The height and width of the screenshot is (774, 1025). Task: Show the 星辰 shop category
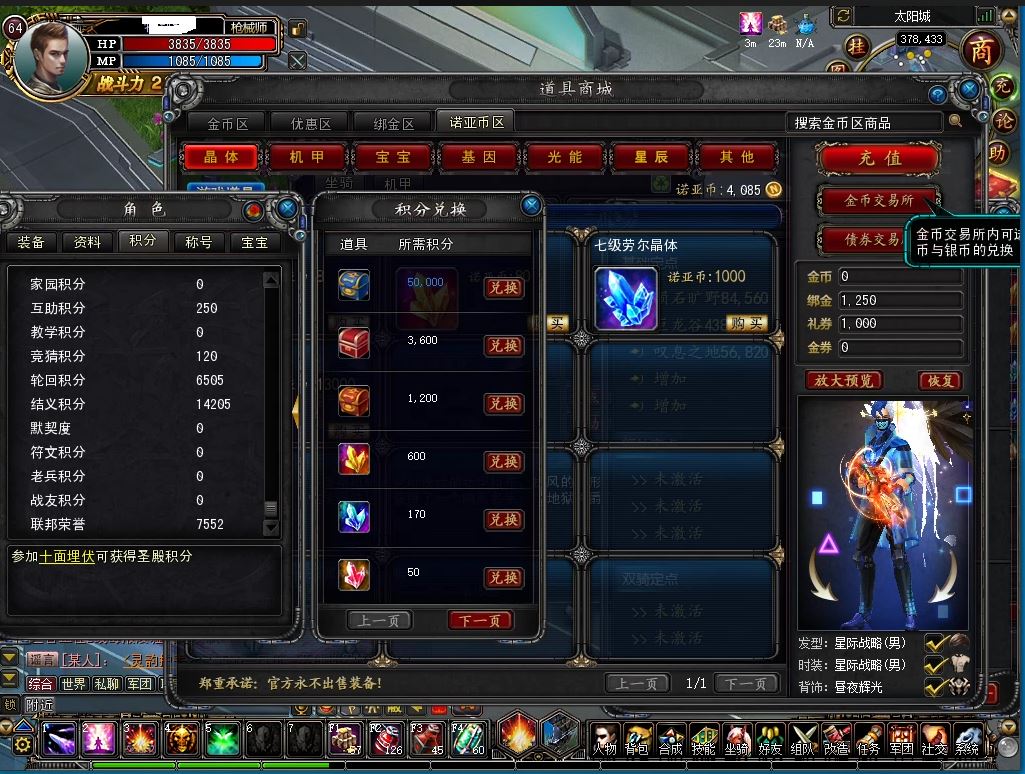pos(651,158)
